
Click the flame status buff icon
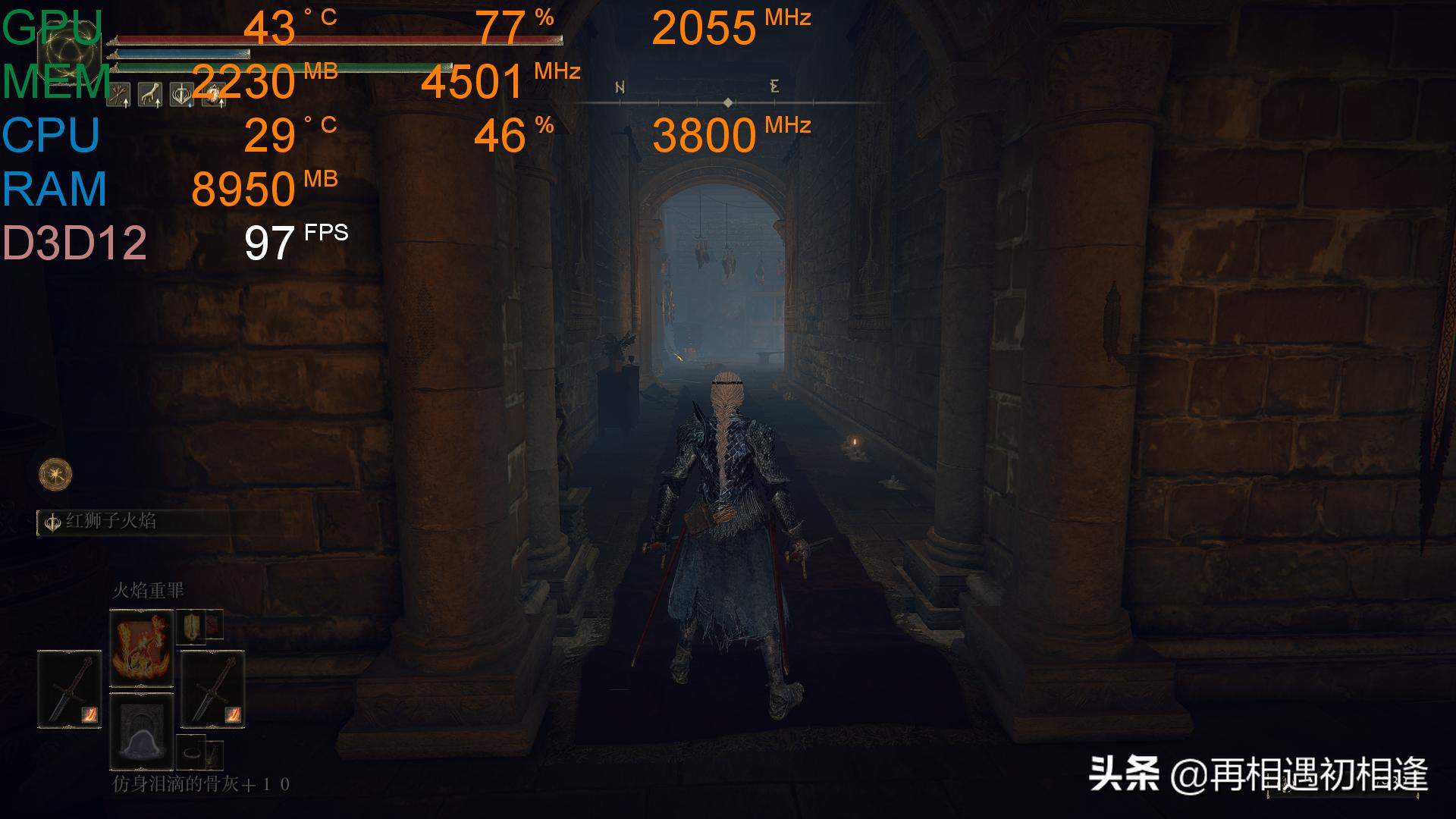214,95
